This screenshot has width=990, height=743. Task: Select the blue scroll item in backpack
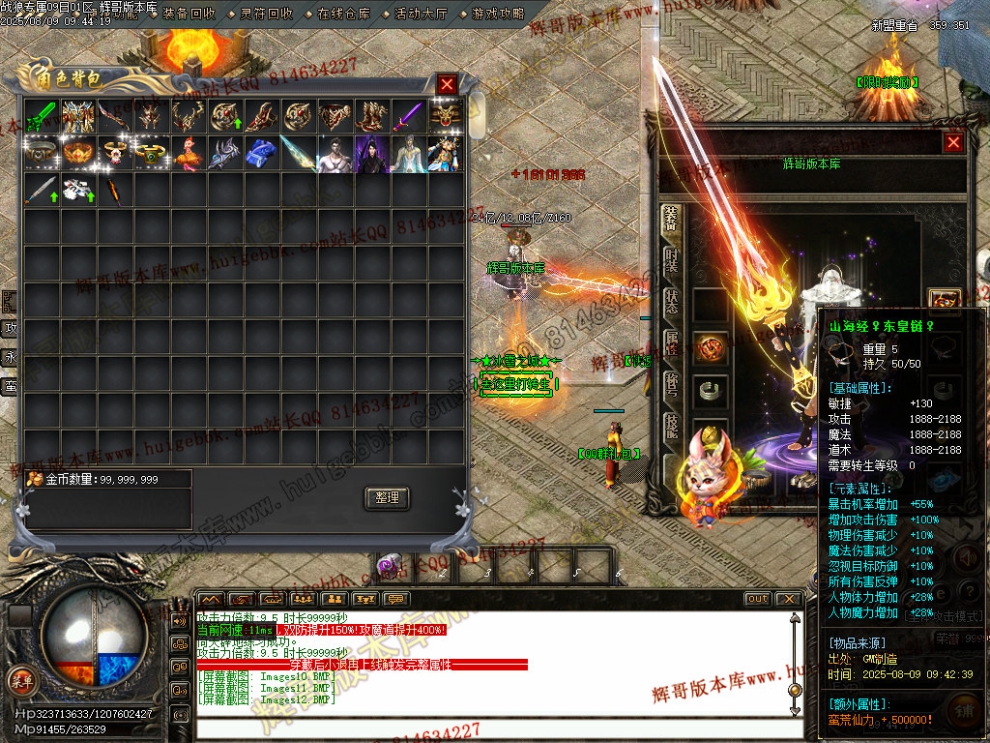(x=261, y=153)
